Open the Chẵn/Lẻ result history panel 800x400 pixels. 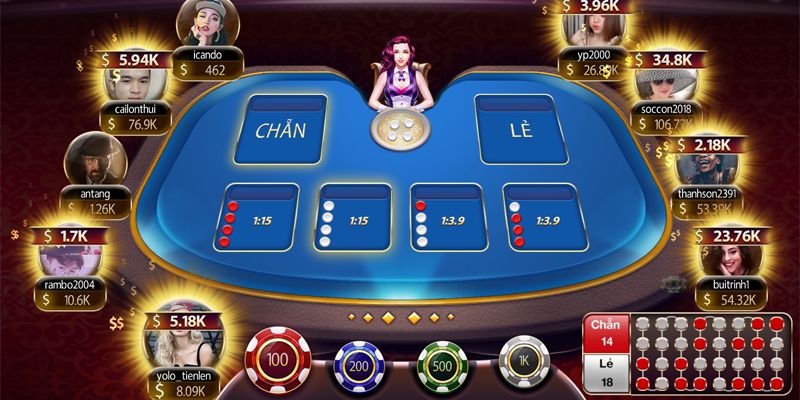click(x=691, y=355)
